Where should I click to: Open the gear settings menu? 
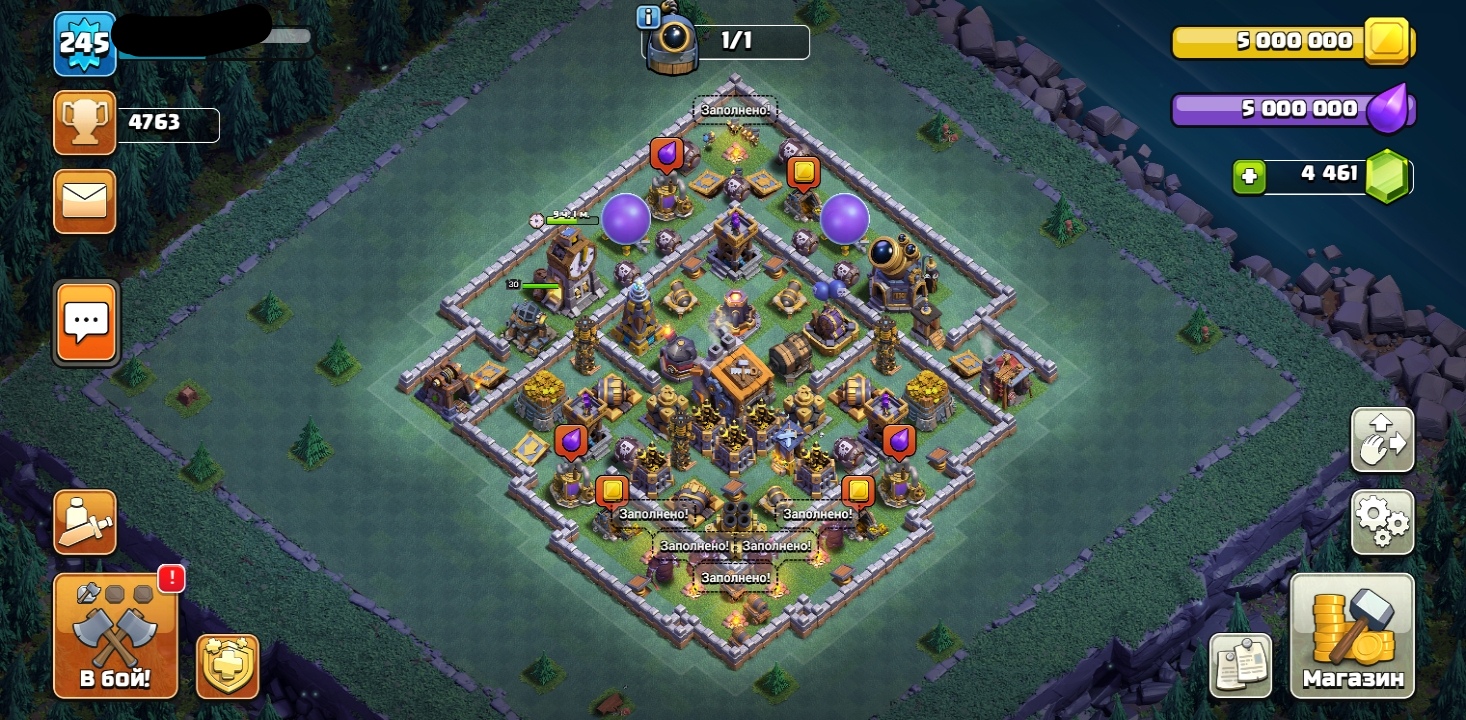(x=1382, y=521)
